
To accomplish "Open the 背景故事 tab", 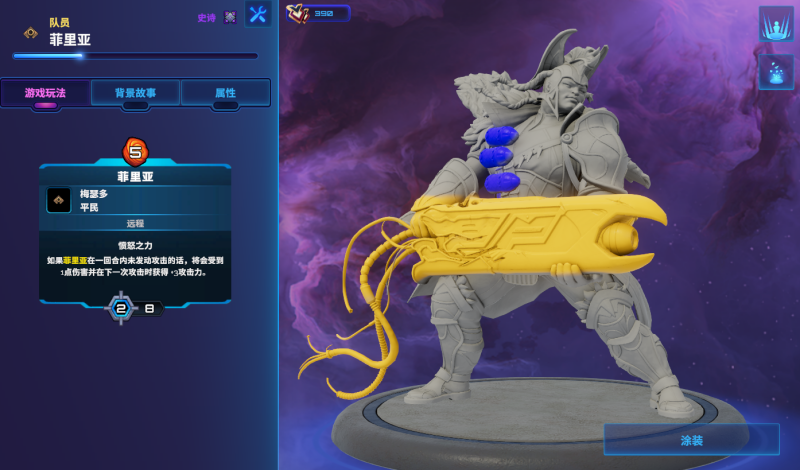I will tap(136, 93).
